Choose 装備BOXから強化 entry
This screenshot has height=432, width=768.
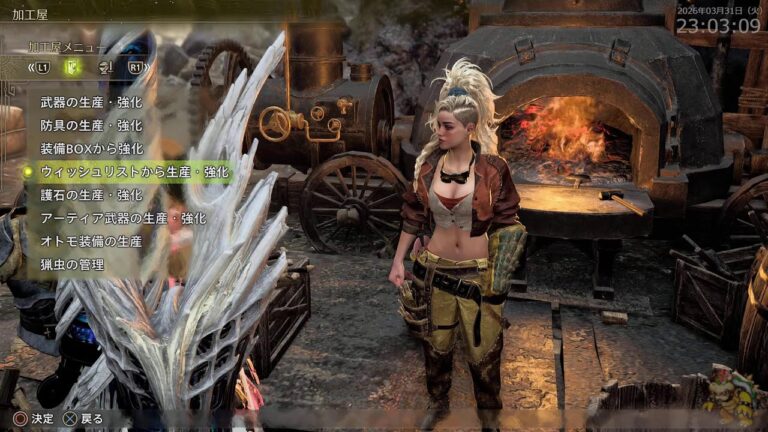(91, 149)
